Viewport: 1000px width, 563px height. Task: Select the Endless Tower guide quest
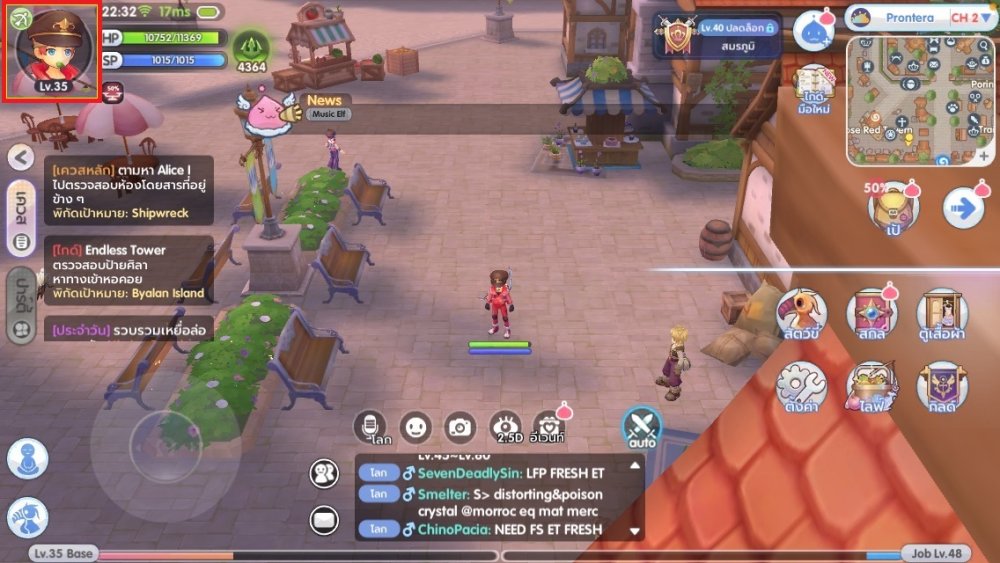pyautogui.click(x=125, y=271)
